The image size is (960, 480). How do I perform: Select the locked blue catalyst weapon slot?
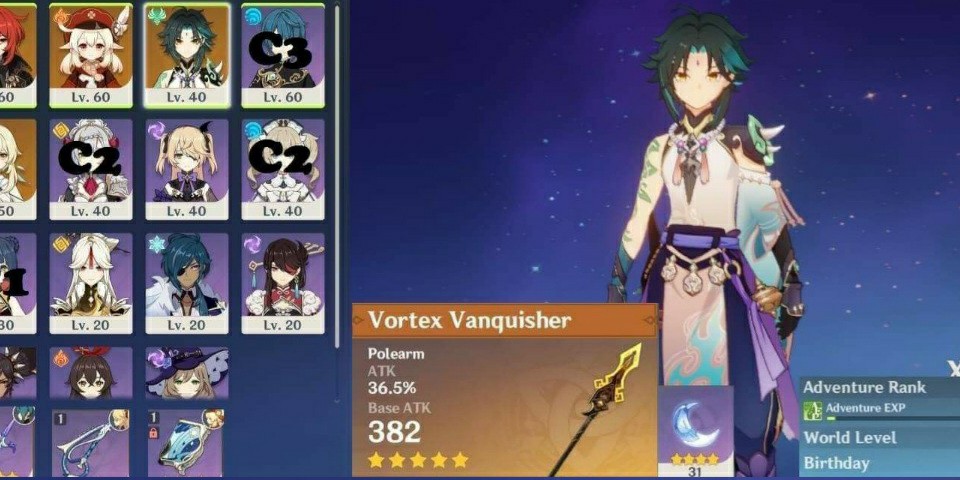(x=187, y=442)
